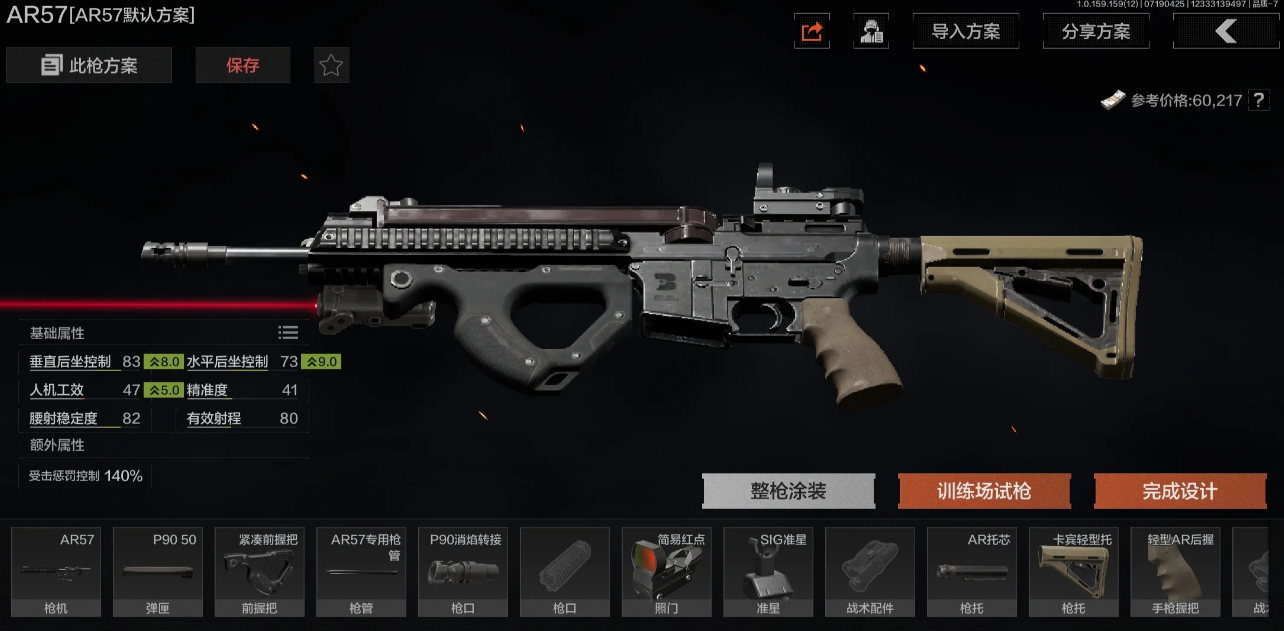1284x631 pixels.
Task: Click the red 保存 save button
Action: click(x=243, y=66)
